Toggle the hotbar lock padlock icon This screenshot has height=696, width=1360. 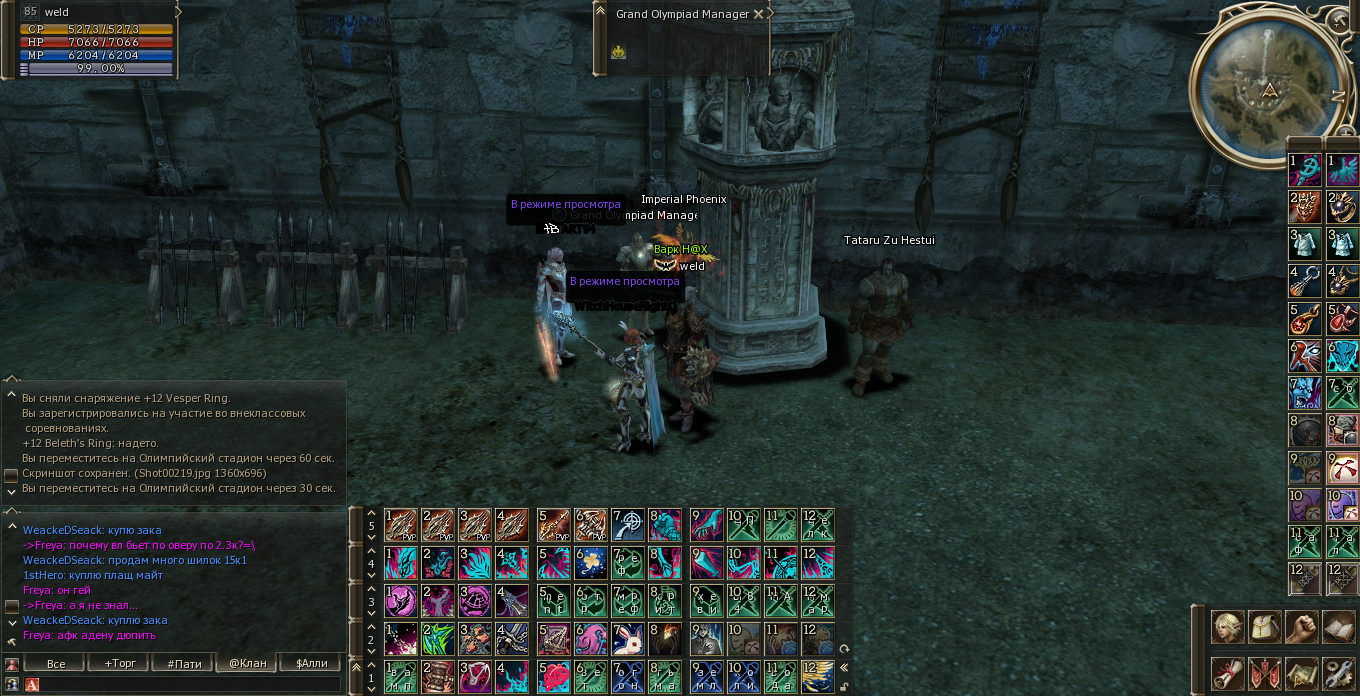pyautogui.click(x=845, y=686)
